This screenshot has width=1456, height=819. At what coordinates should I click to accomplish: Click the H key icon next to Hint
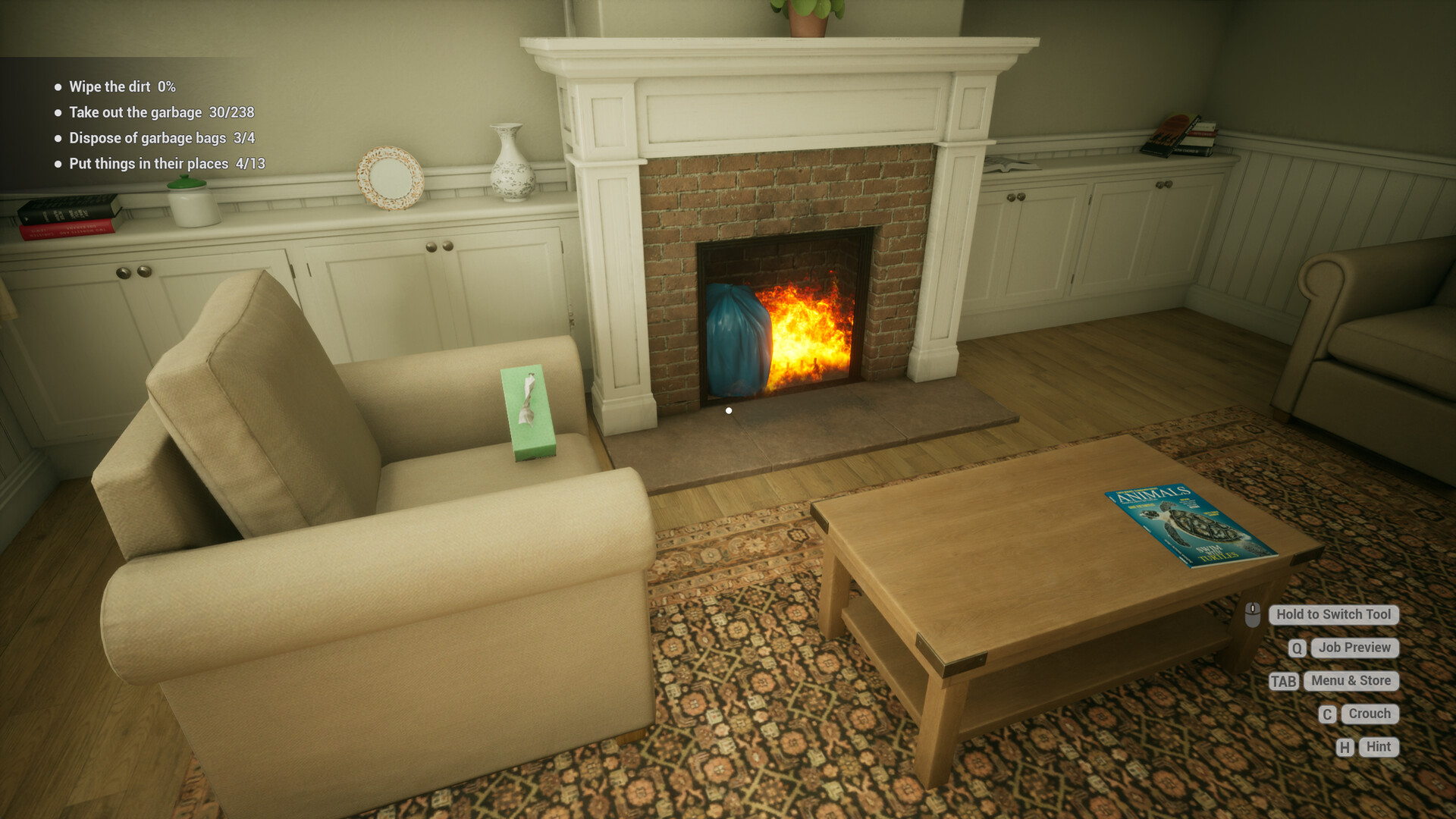[x=1345, y=747]
